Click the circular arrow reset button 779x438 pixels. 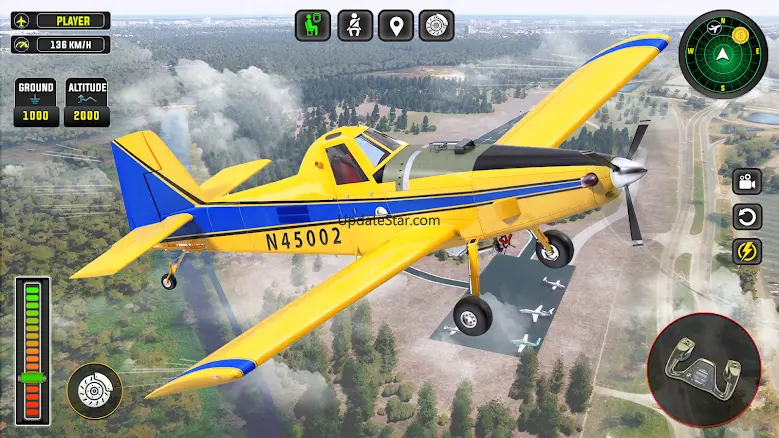pos(746,216)
